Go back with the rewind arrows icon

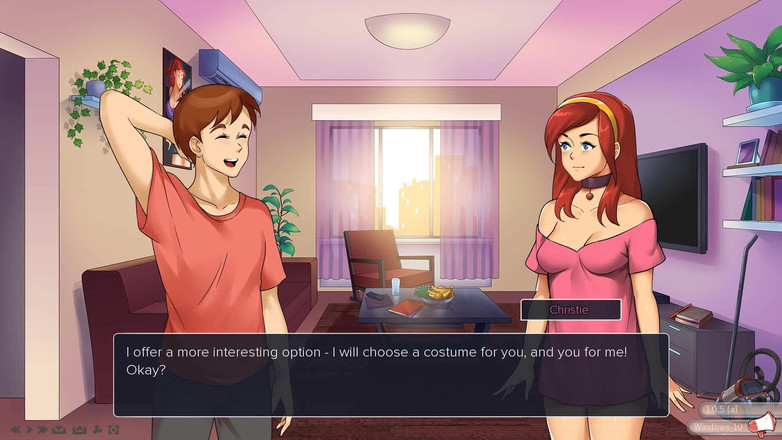click(15, 430)
